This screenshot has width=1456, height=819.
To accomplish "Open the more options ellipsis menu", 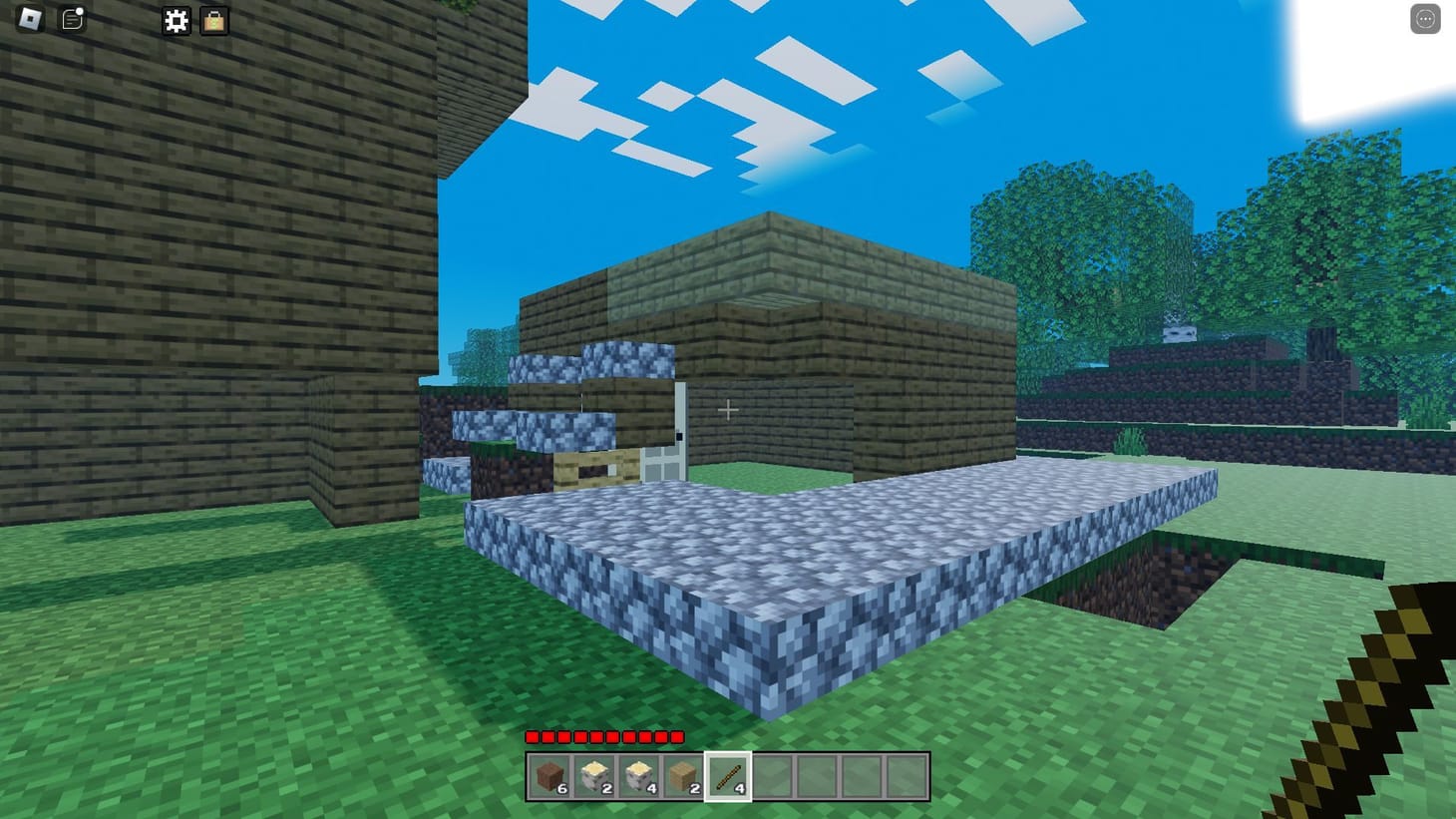I will click(1425, 18).
